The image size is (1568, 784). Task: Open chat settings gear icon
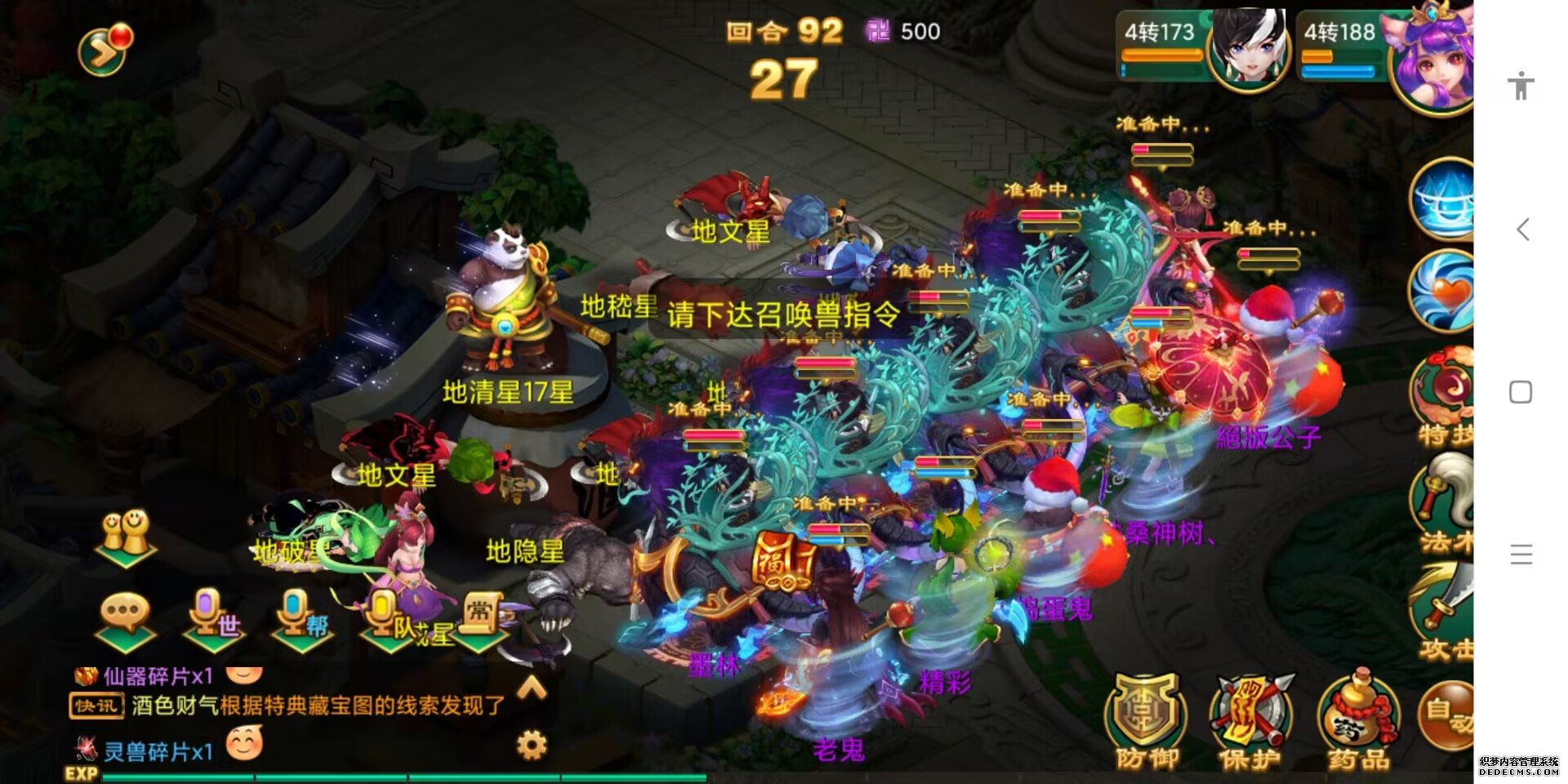532,744
